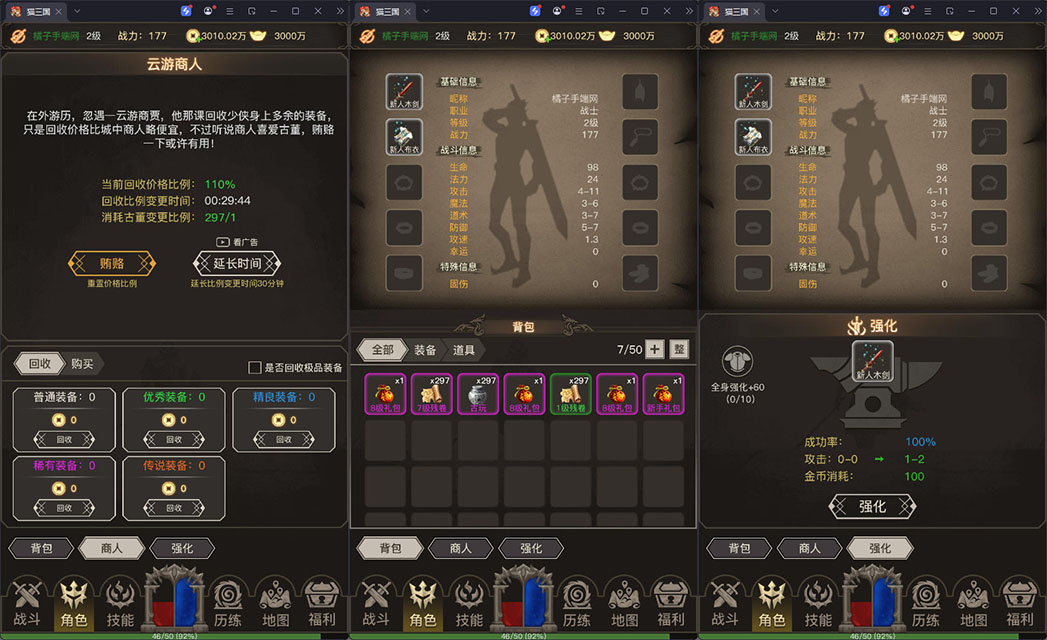
Task: Click the 贿赂 bribe button
Action: (112, 264)
